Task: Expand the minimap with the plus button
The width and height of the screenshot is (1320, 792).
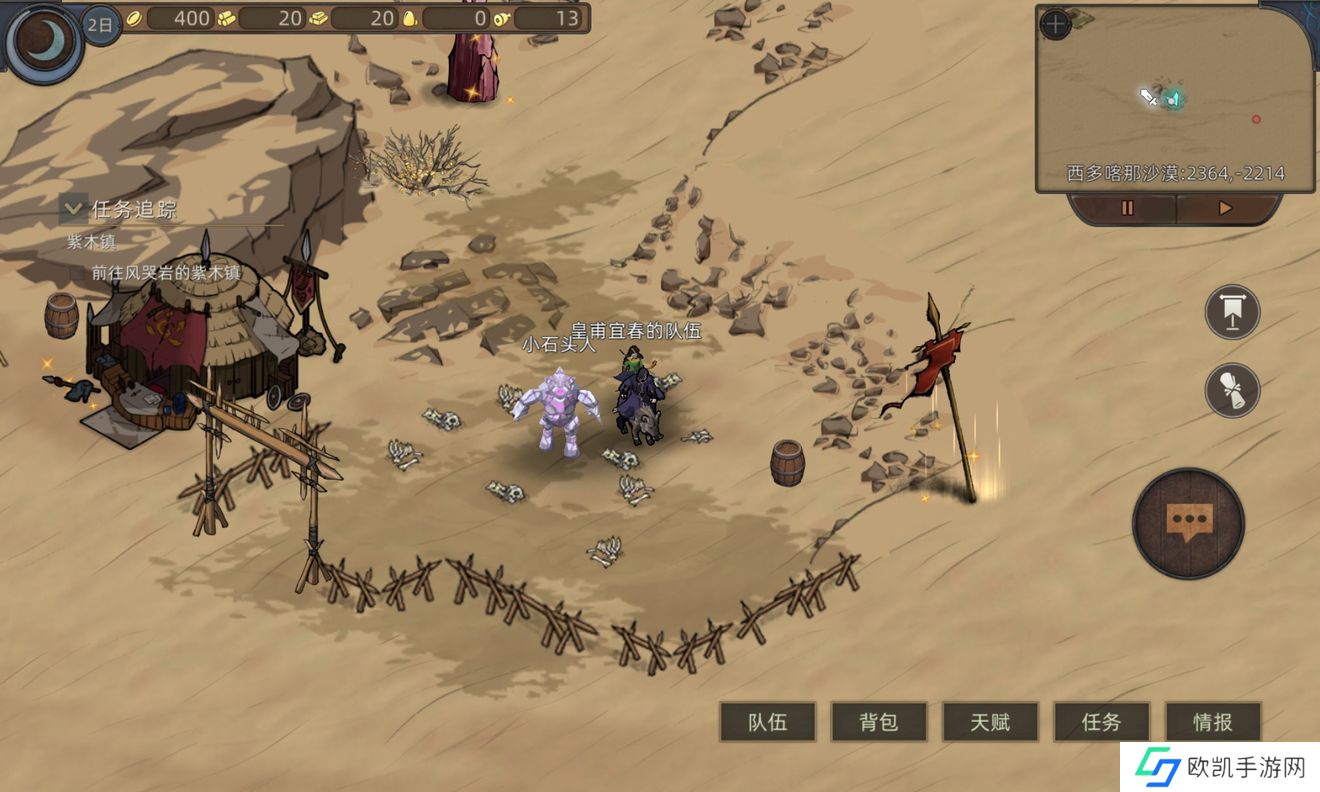Action: (1055, 24)
